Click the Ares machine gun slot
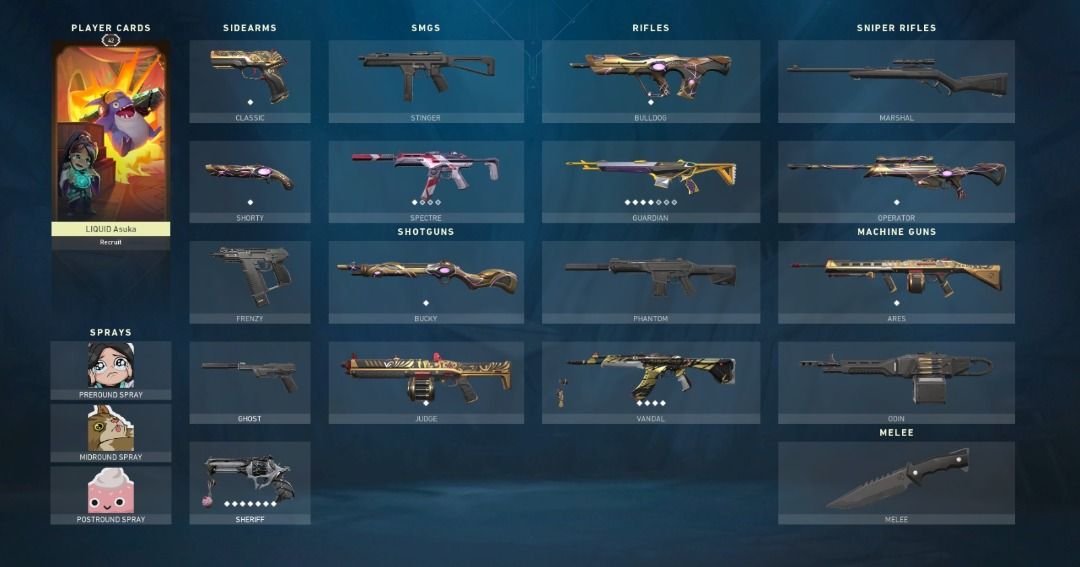This screenshot has height=567, width=1080. pos(896,281)
